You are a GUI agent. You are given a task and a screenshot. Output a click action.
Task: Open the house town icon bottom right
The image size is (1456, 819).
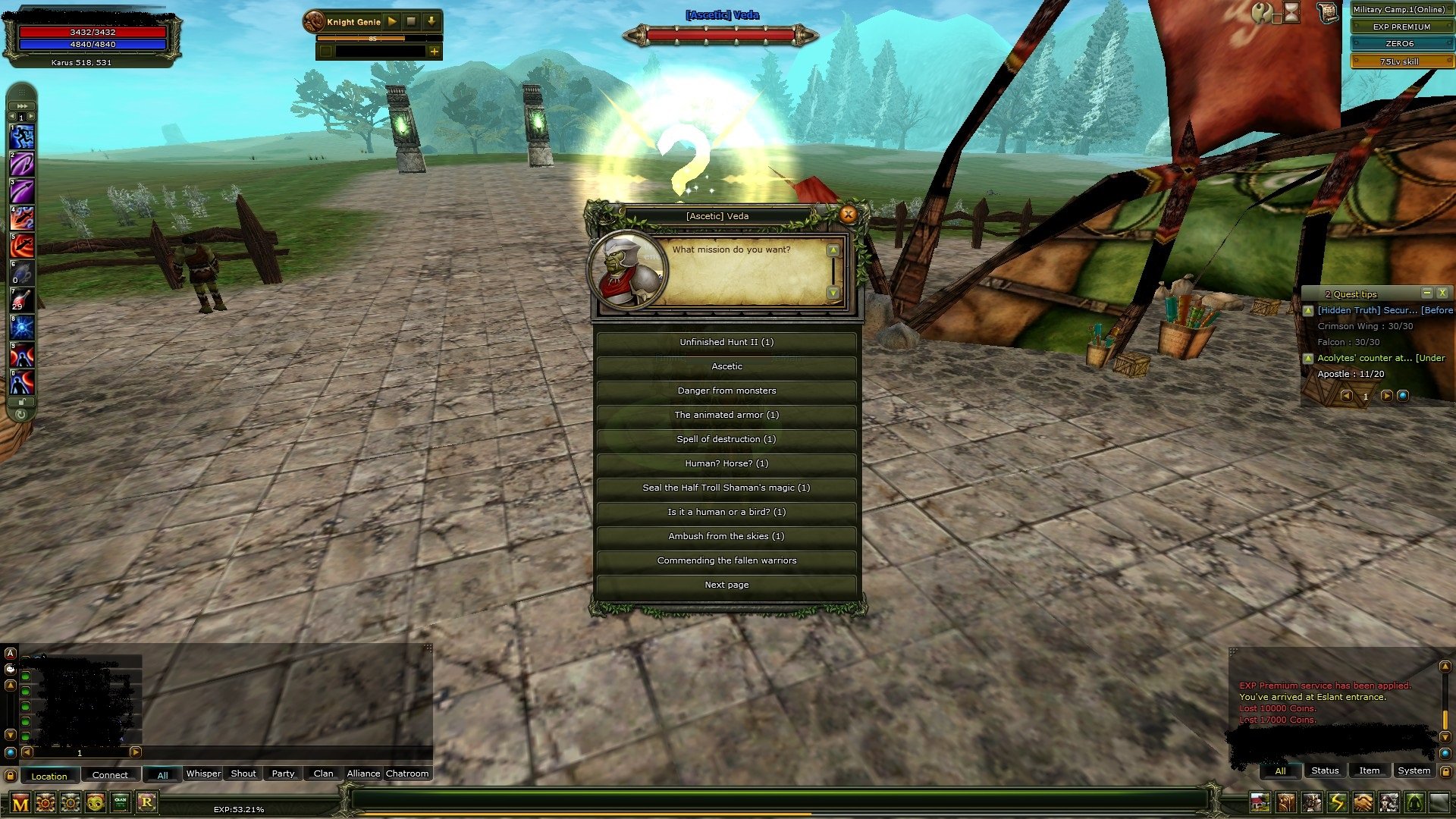click(1260, 802)
